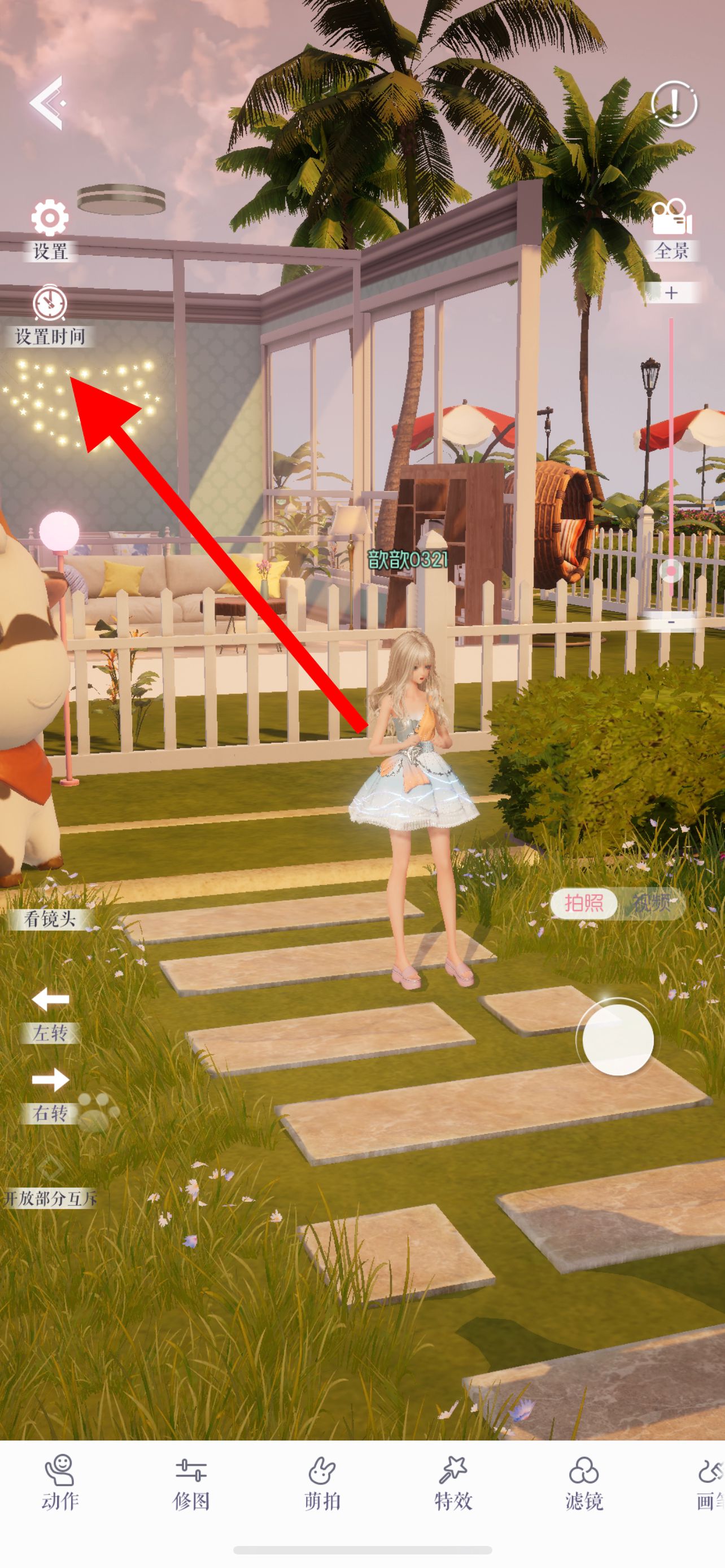Open the 萌拍 cute shot tab
The height and width of the screenshot is (1568, 725).
click(322, 1483)
